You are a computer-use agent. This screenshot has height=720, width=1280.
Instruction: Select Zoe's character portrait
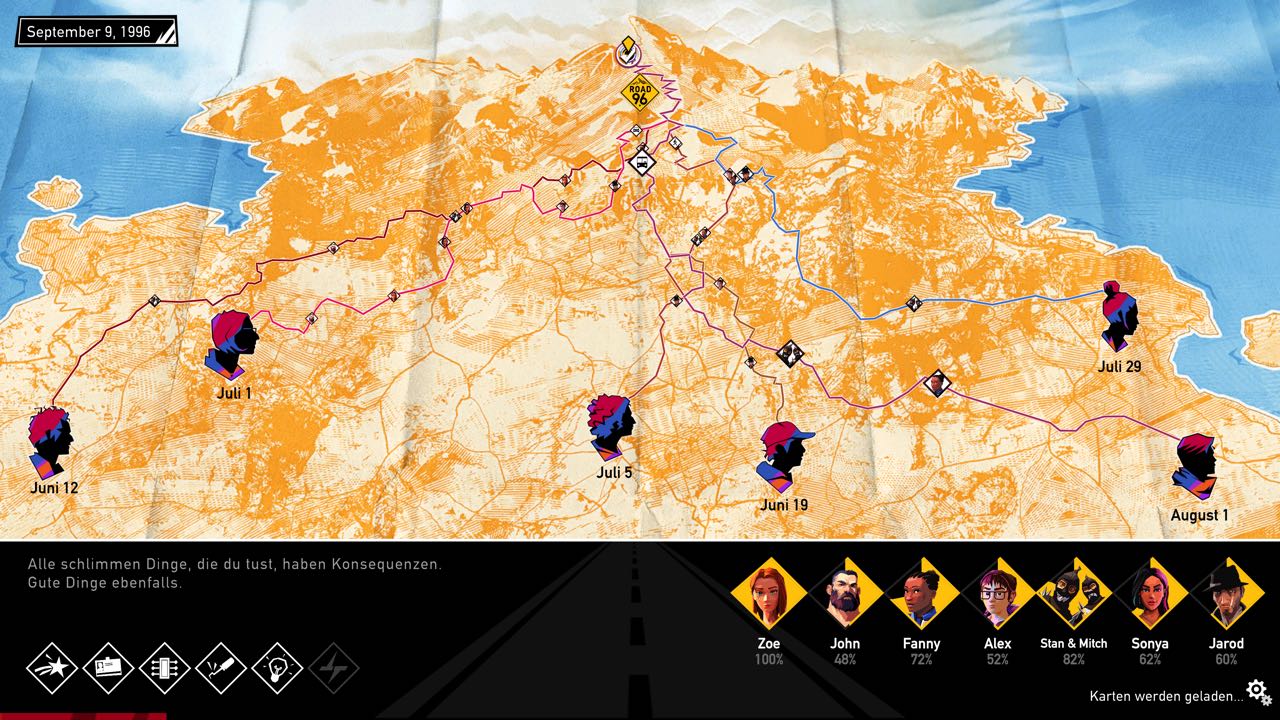point(770,596)
